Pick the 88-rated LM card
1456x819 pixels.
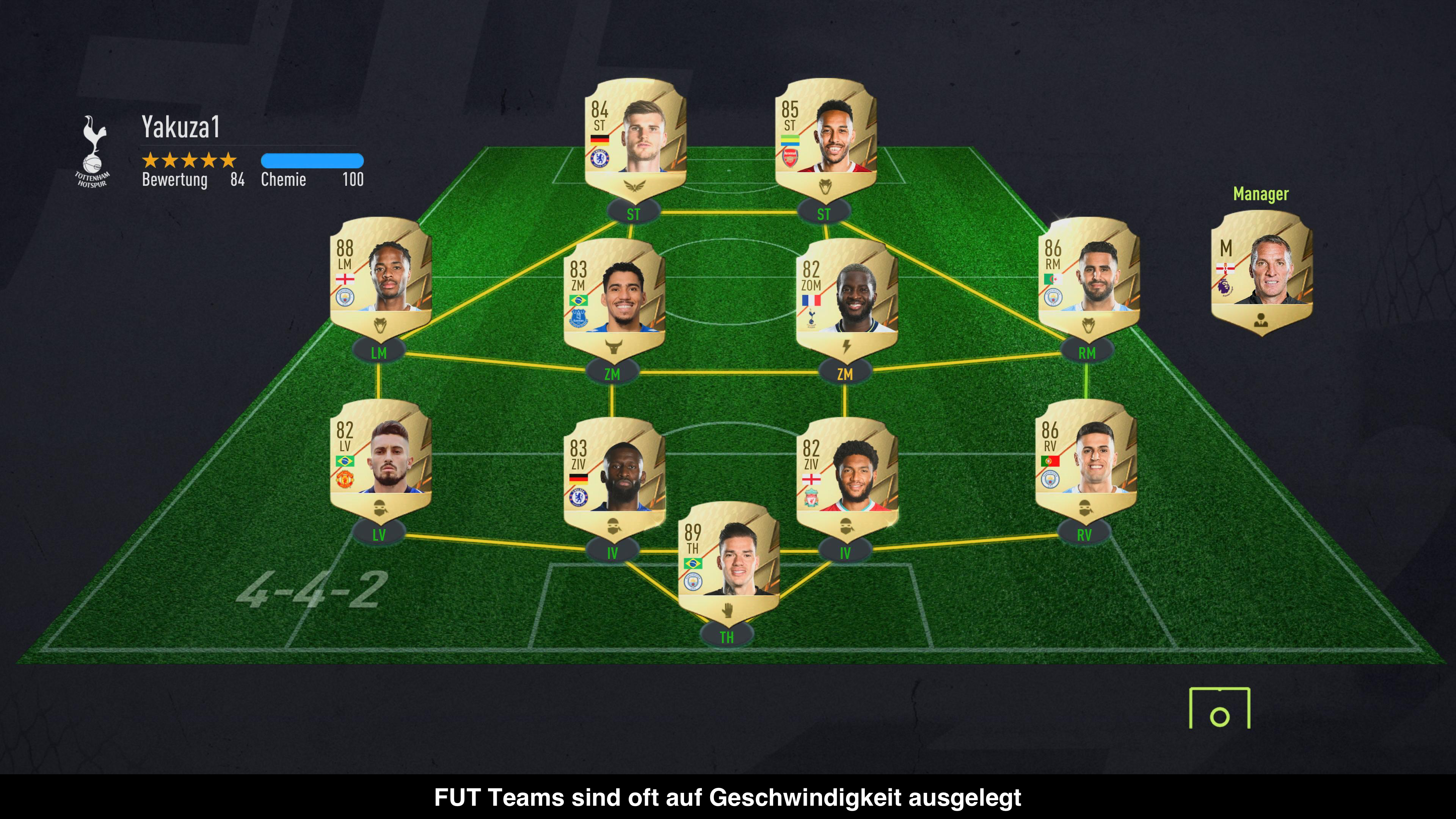(381, 277)
